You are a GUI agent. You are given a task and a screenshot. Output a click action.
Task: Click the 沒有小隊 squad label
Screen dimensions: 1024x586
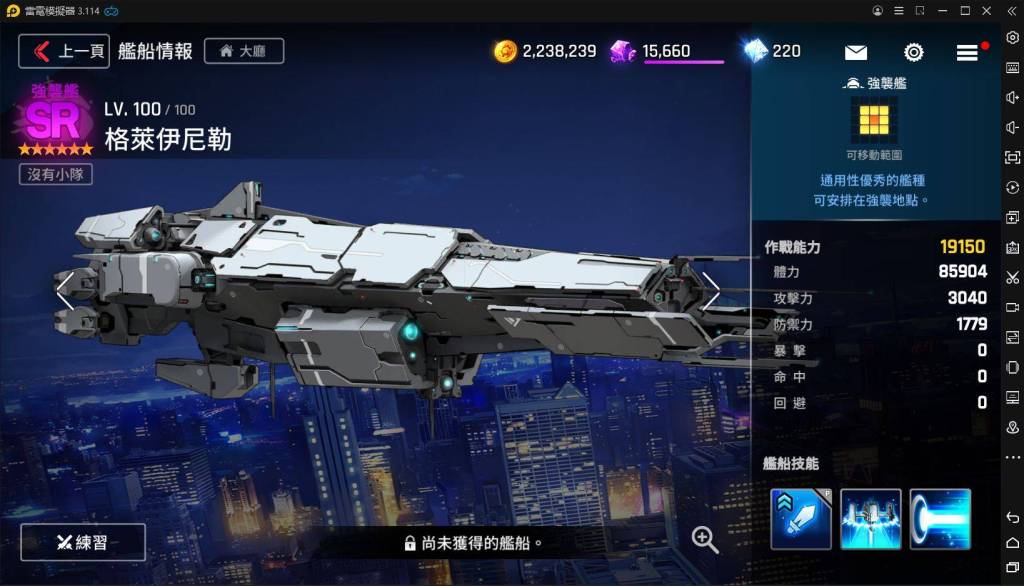point(56,174)
